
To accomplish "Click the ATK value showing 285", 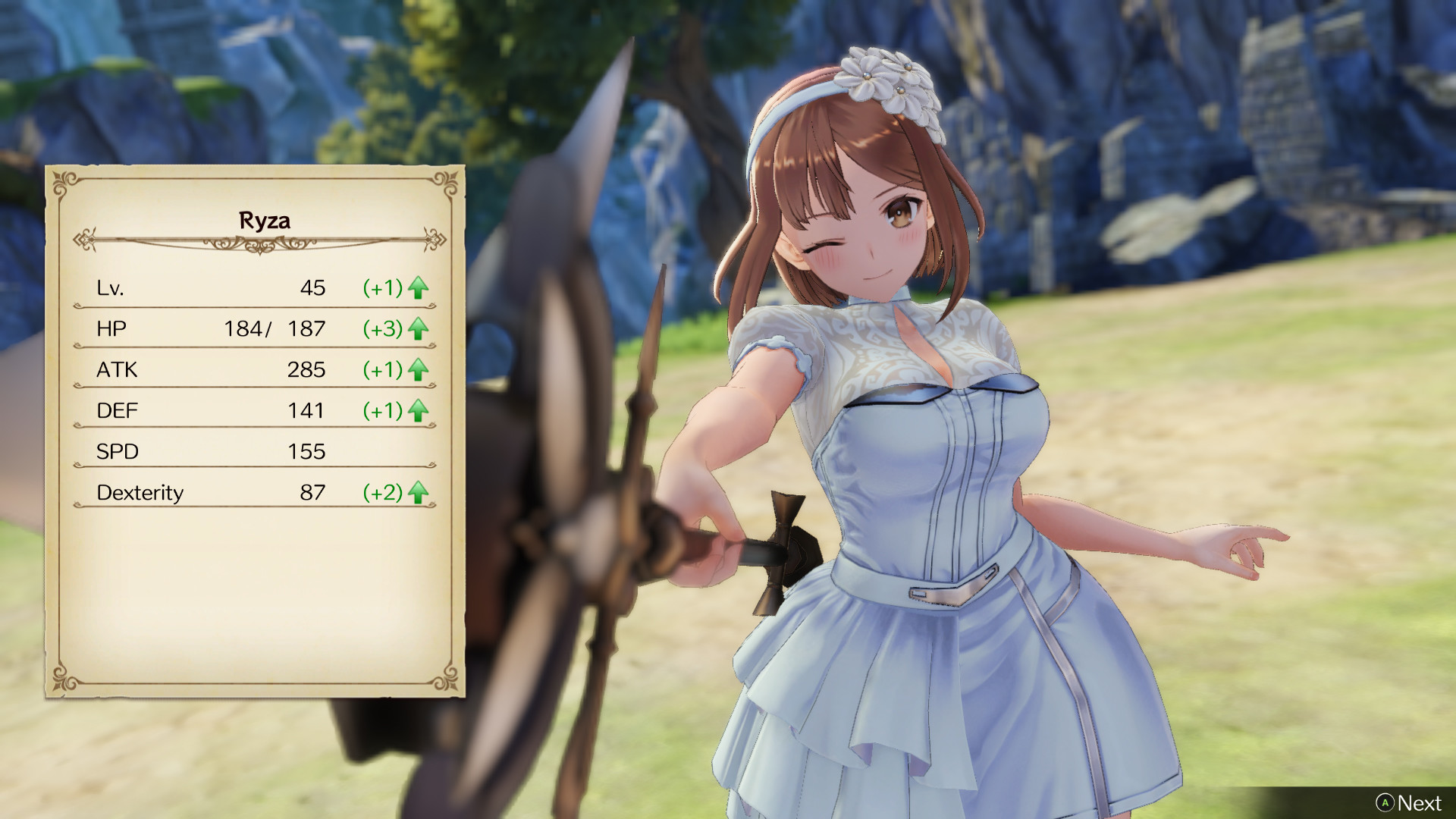I will [308, 370].
